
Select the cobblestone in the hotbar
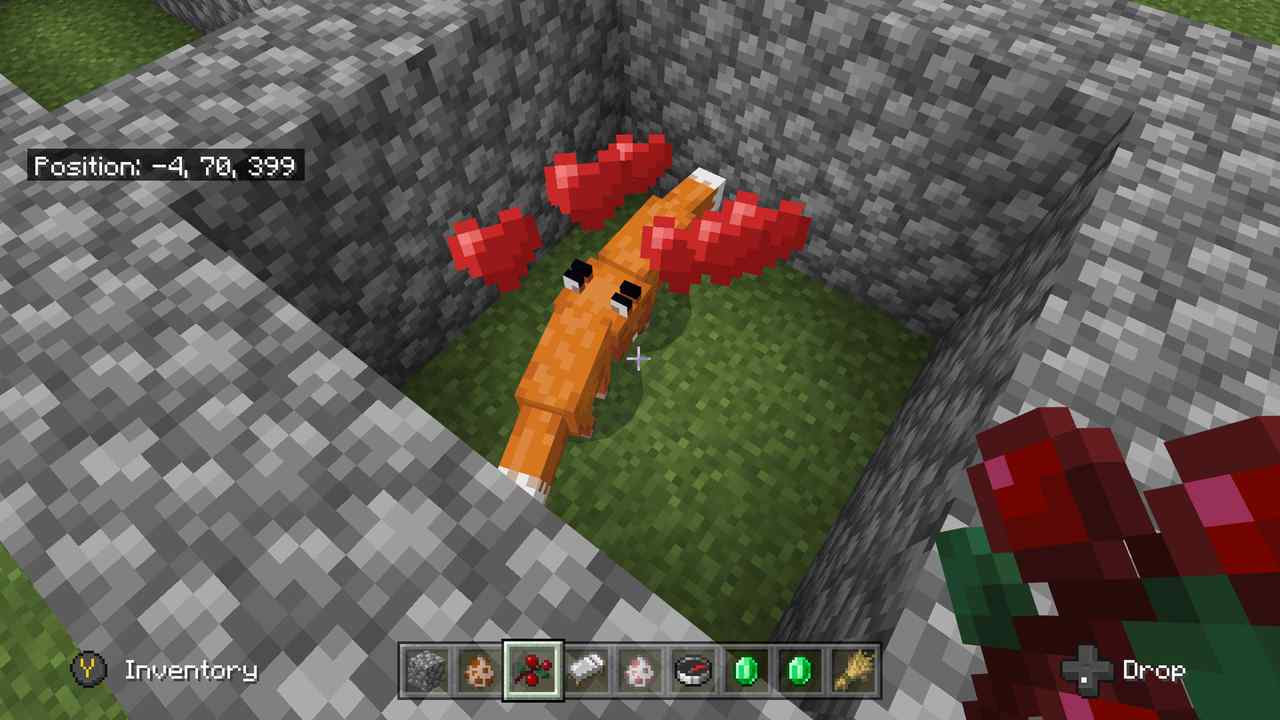pyautogui.click(x=427, y=670)
